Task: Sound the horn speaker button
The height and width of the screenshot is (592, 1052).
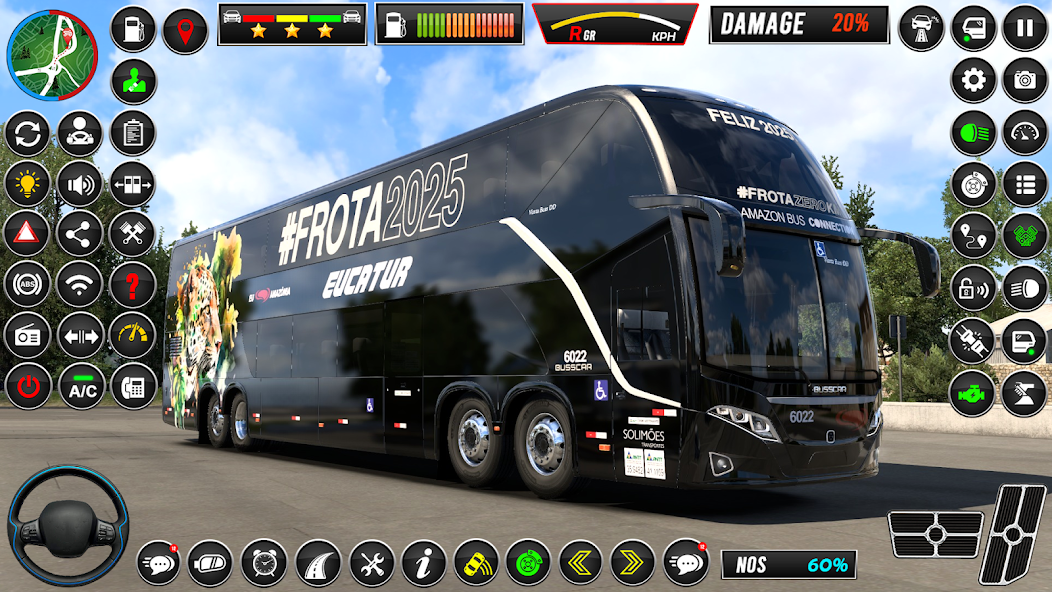Action: pos(80,184)
